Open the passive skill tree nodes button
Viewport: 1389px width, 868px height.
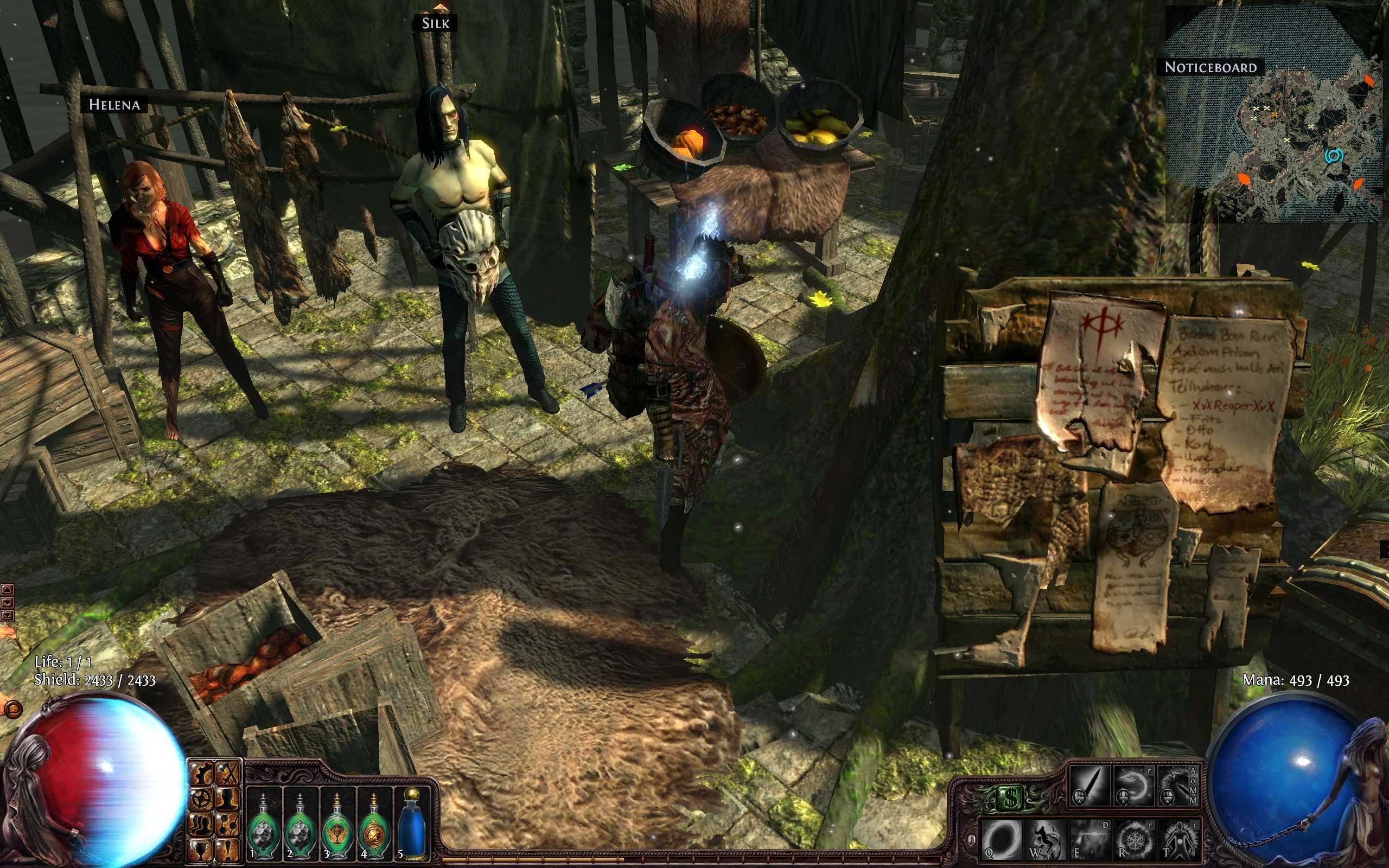point(228,825)
